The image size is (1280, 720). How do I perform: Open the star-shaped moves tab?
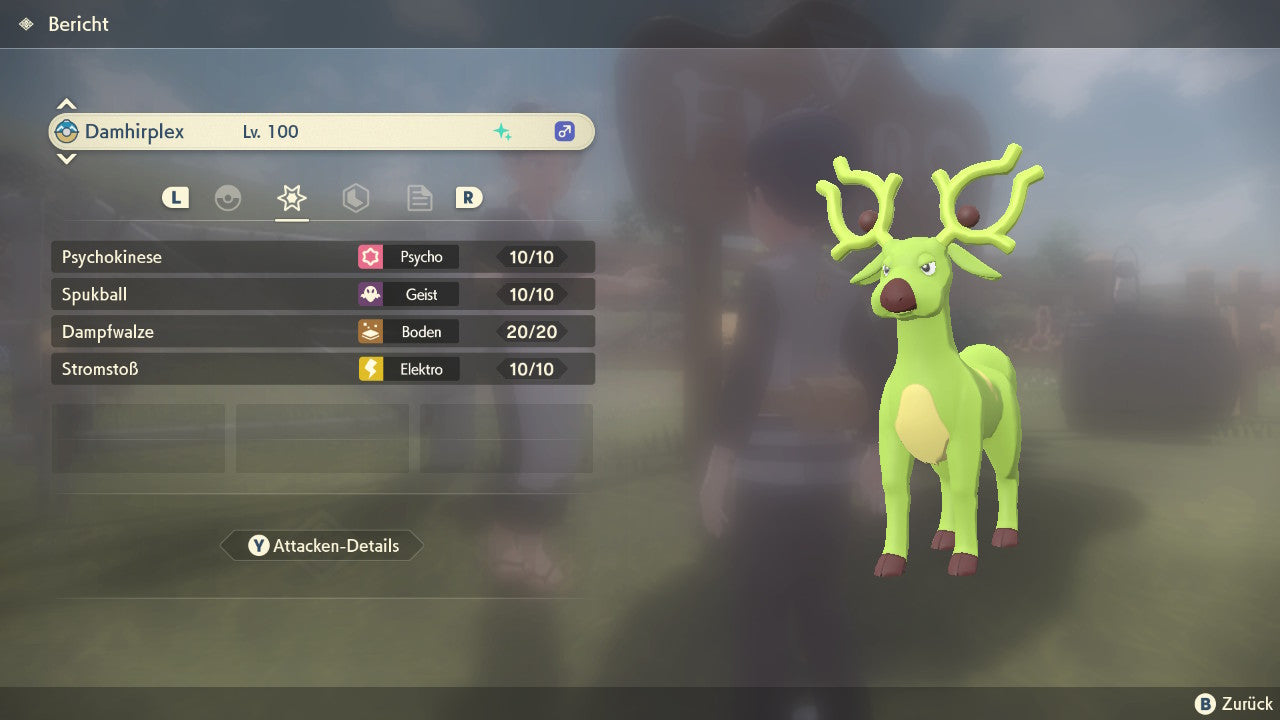(x=291, y=198)
